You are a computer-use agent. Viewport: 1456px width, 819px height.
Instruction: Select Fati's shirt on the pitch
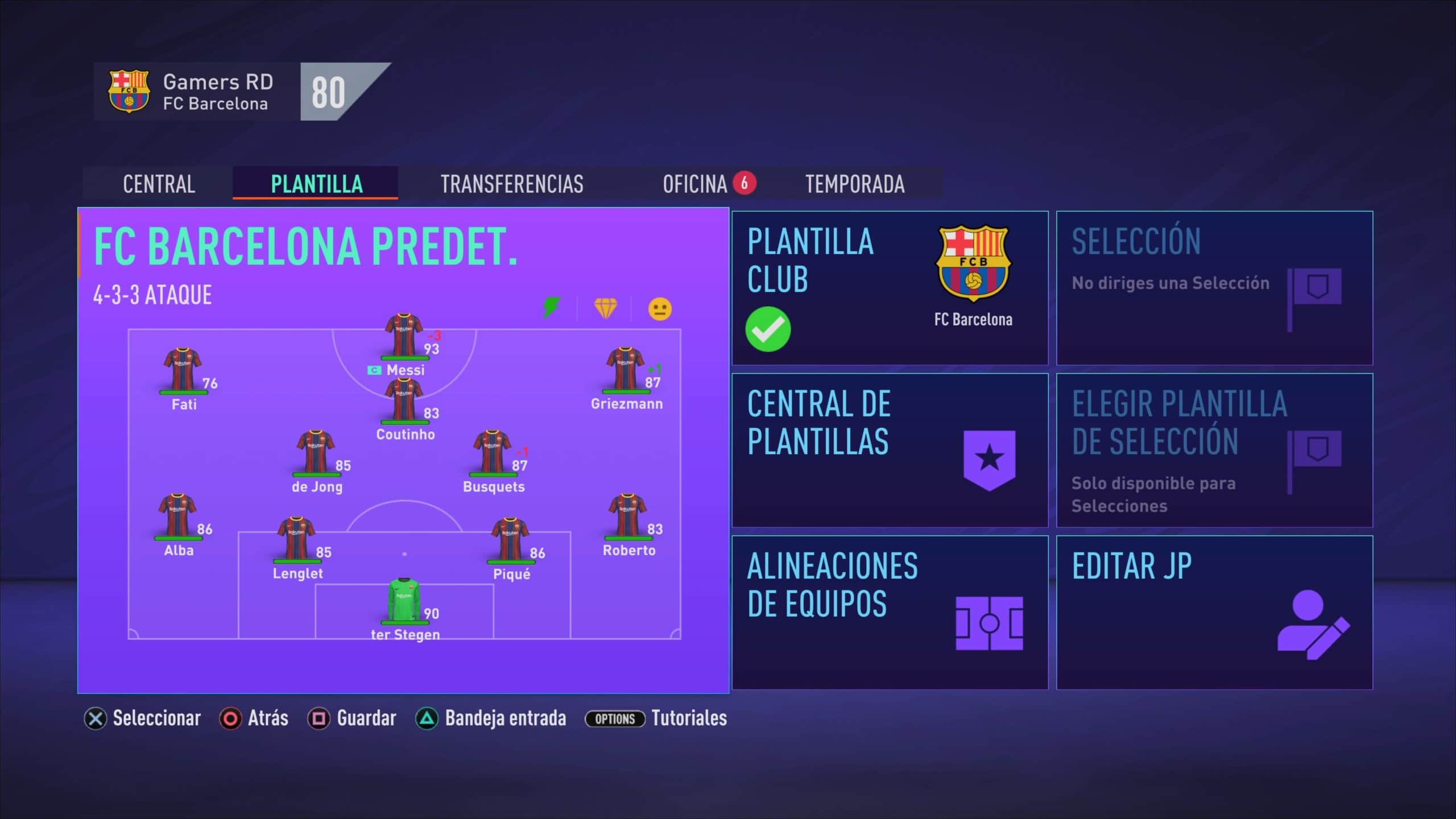click(x=182, y=370)
